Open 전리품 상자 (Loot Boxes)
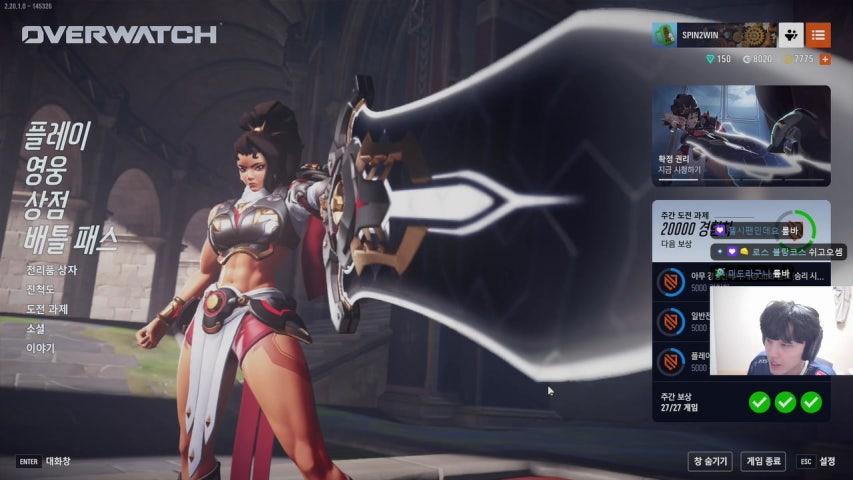The height and width of the screenshot is (480, 853). click(51, 270)
